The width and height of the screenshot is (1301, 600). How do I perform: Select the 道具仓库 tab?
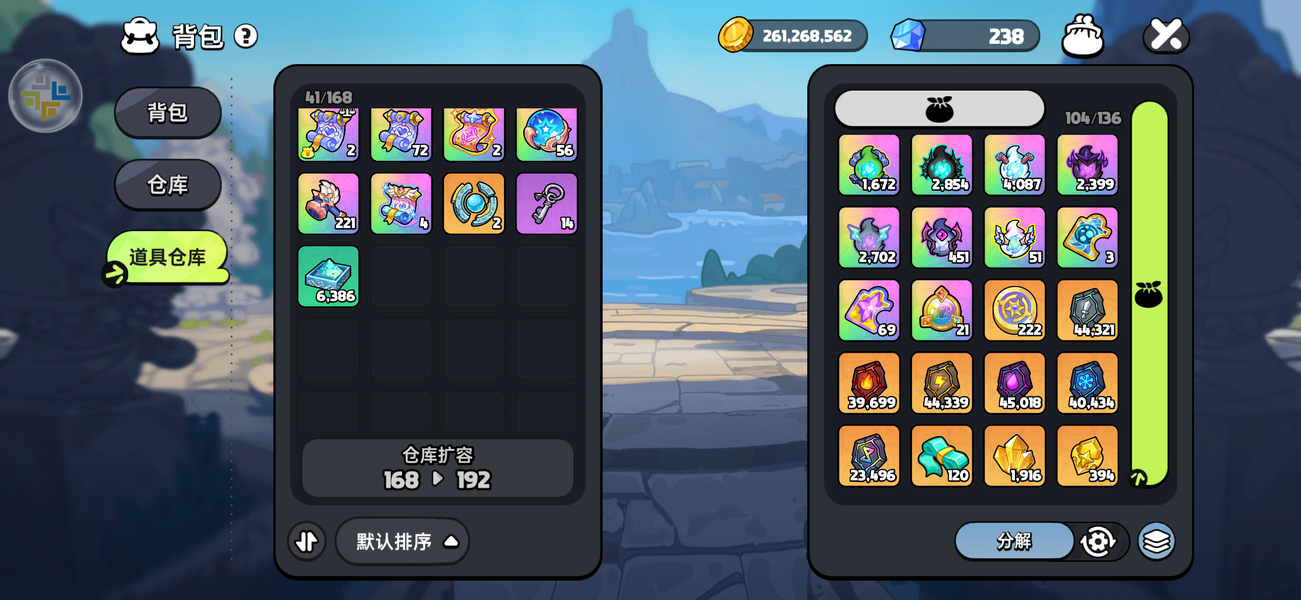click(168, 257)
